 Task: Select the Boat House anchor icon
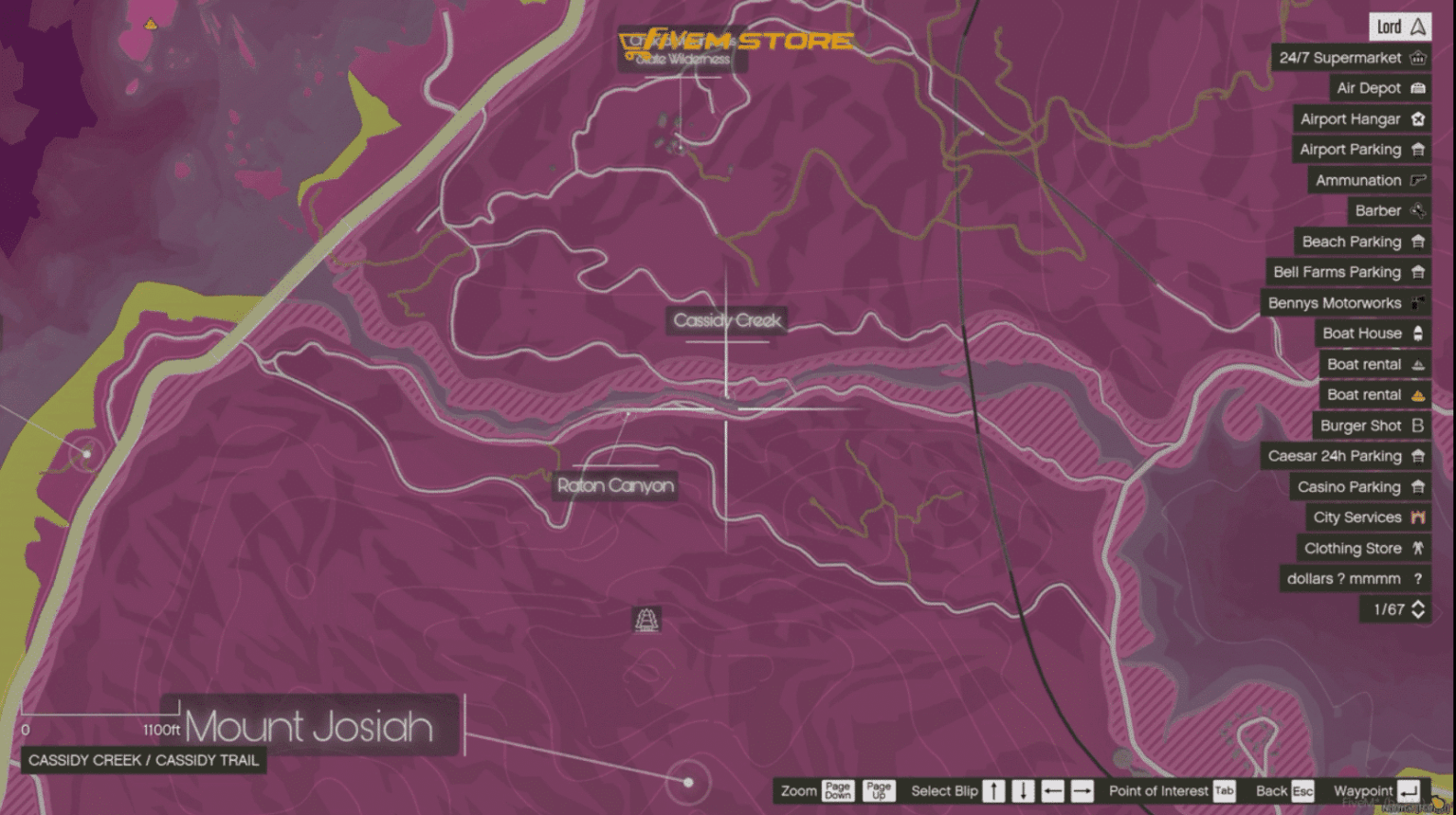[x=1418, y=333]
